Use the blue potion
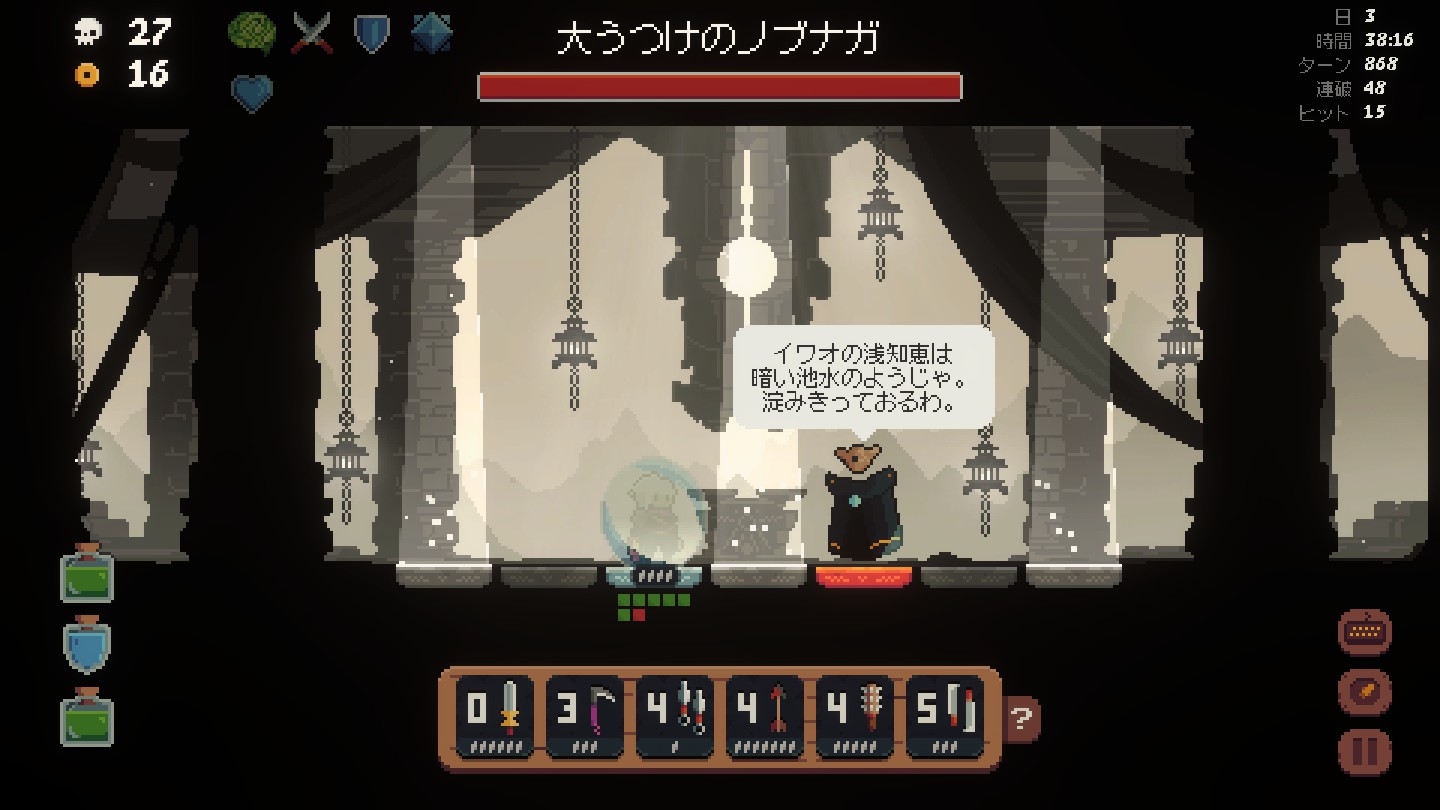The width and height of the screenshot is (1440, 810). pyautogui.click(x=87, y=646)
